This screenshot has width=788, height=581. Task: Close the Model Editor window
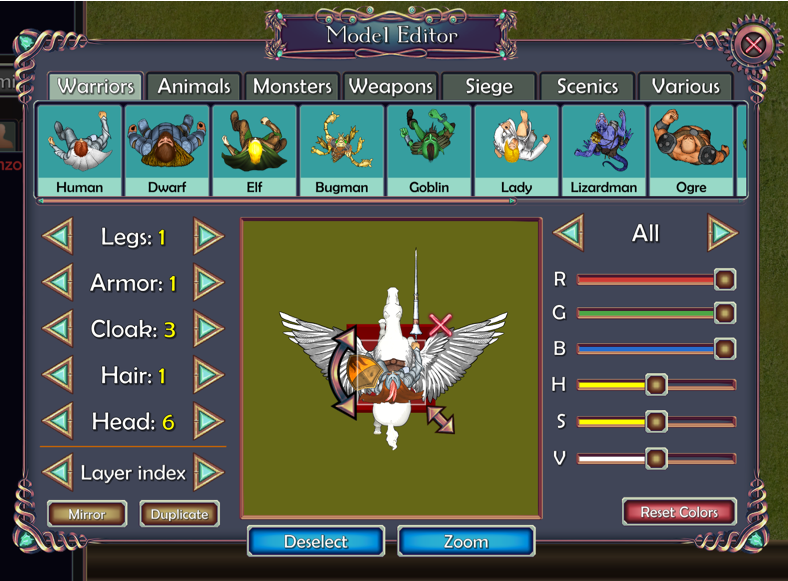point(753,45)
